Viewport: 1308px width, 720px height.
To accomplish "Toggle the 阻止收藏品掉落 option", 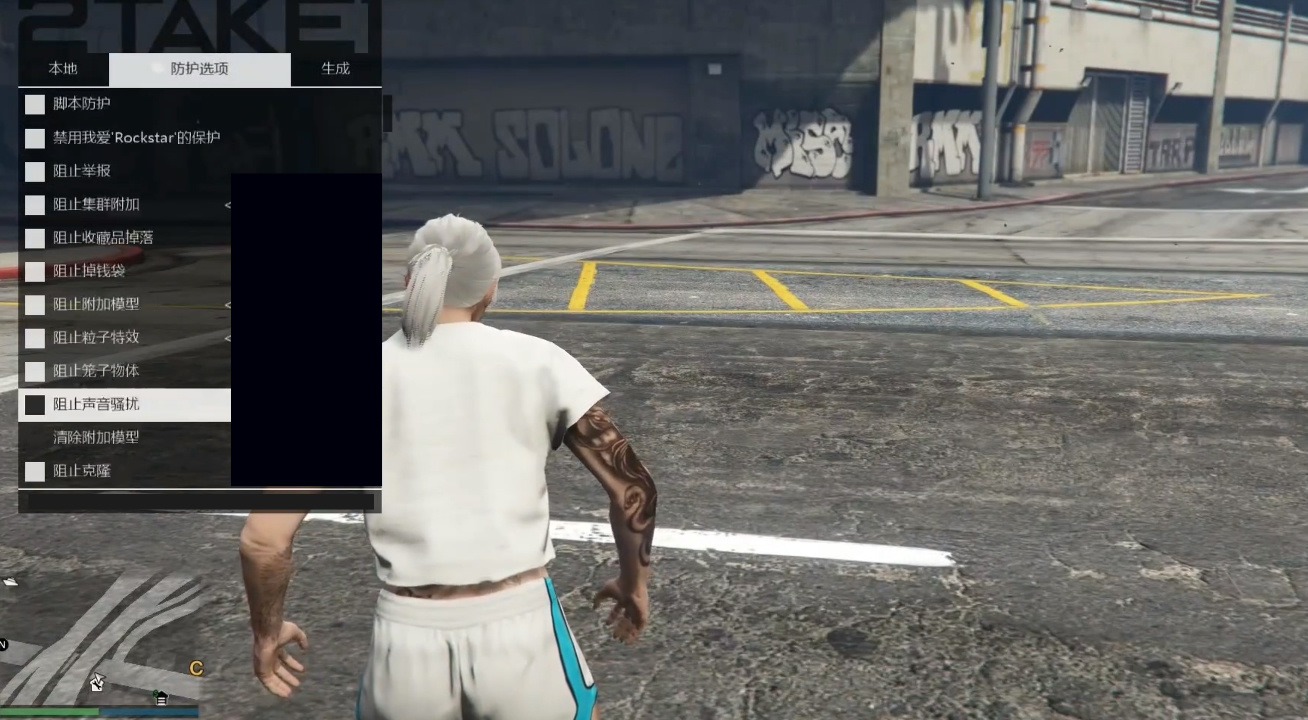I will tap(35, 237).
